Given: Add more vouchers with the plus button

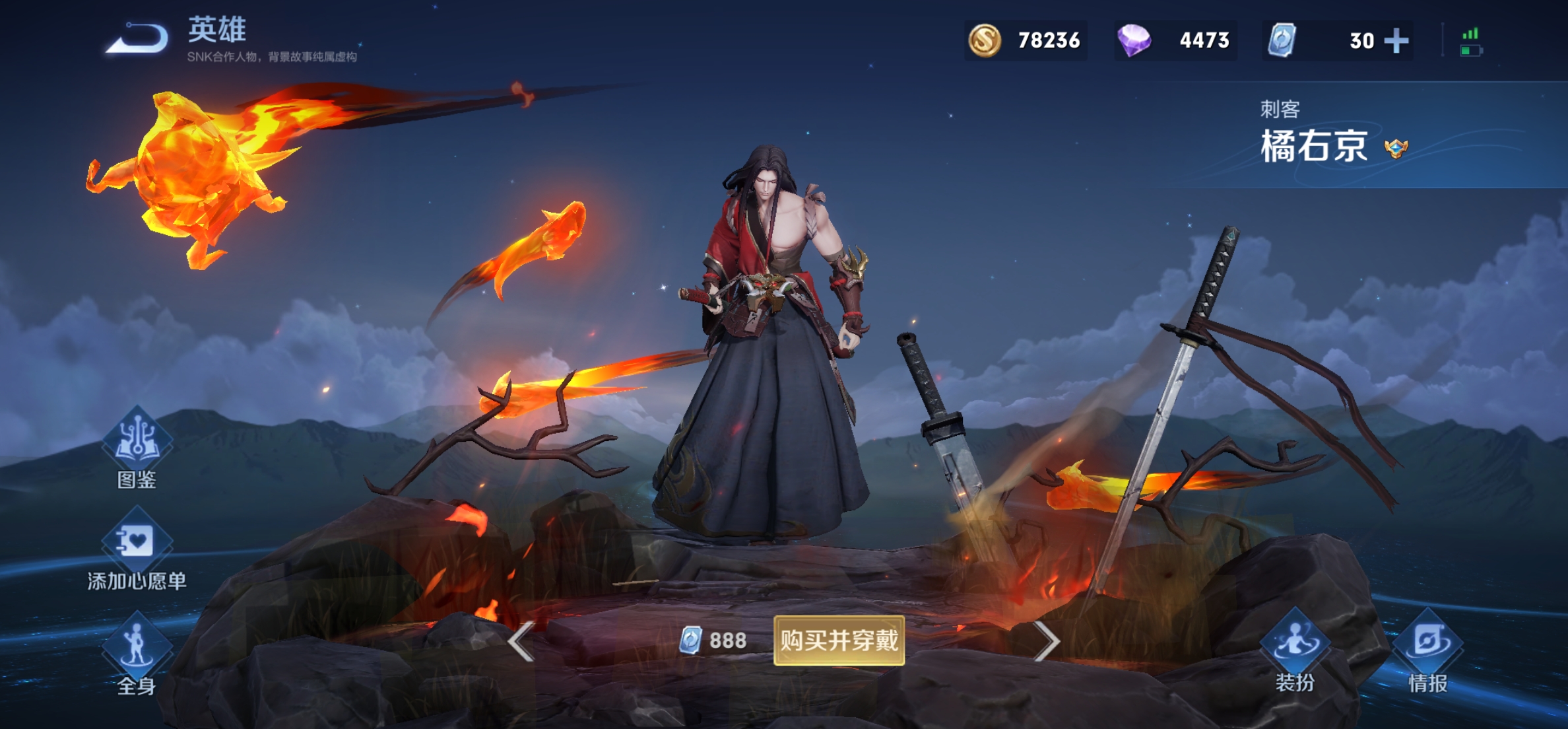Looking at the screenshot, I should pyautogui.click(x=1396, y=41).
